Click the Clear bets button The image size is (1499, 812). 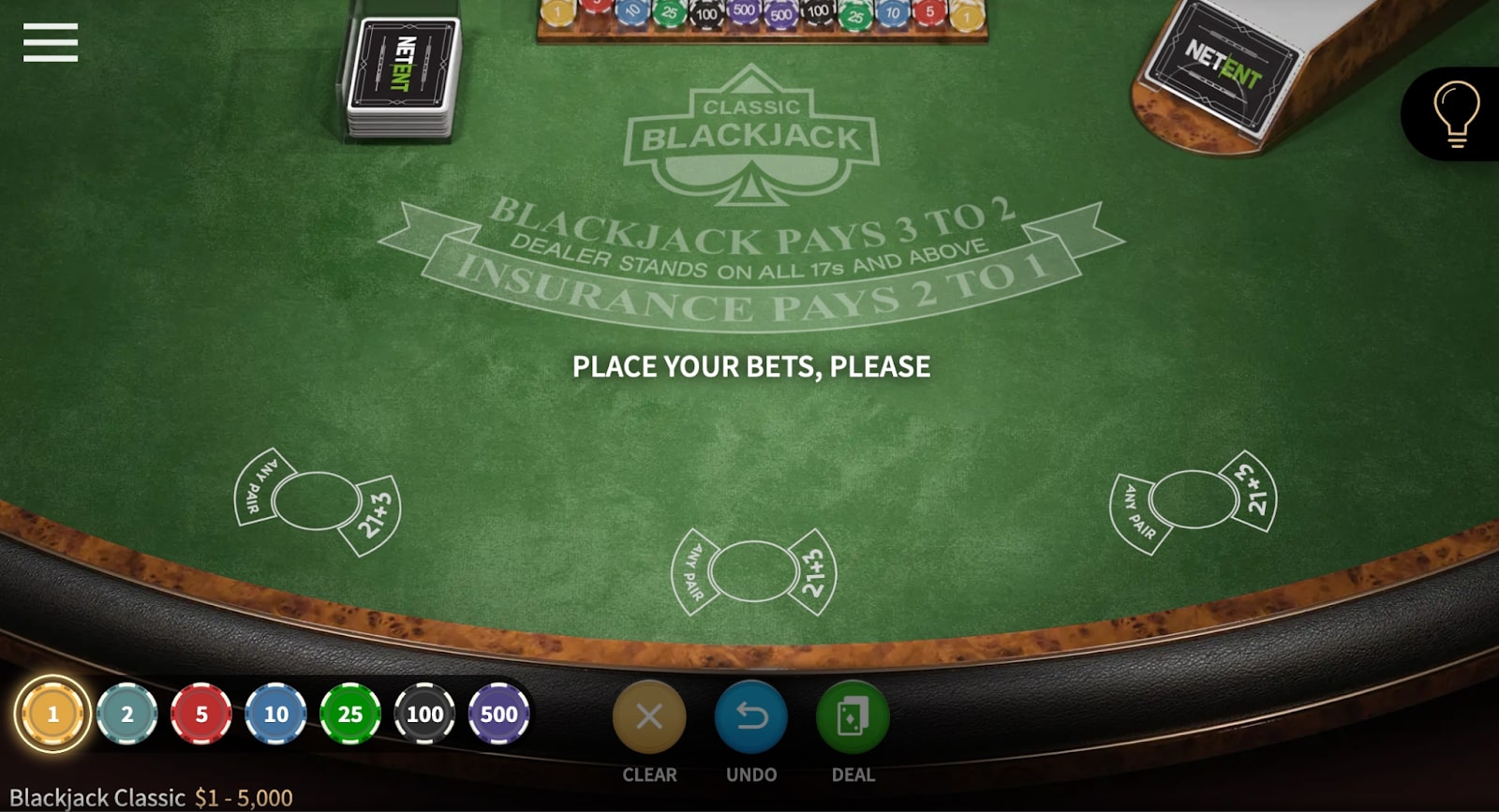click(x=649, y=716)
